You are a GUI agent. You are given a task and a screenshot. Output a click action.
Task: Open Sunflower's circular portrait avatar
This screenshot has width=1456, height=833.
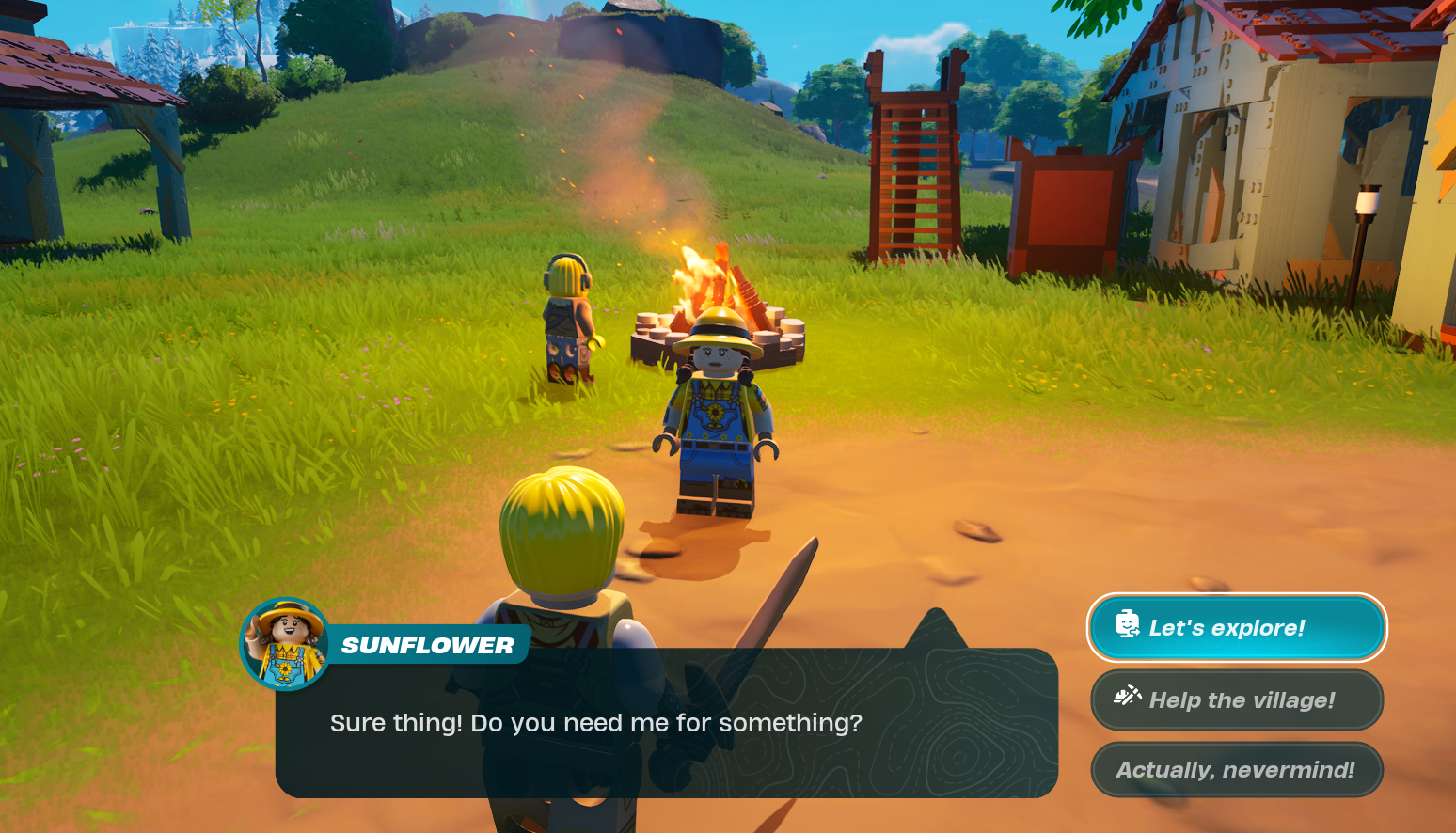[x=282, y=645]
